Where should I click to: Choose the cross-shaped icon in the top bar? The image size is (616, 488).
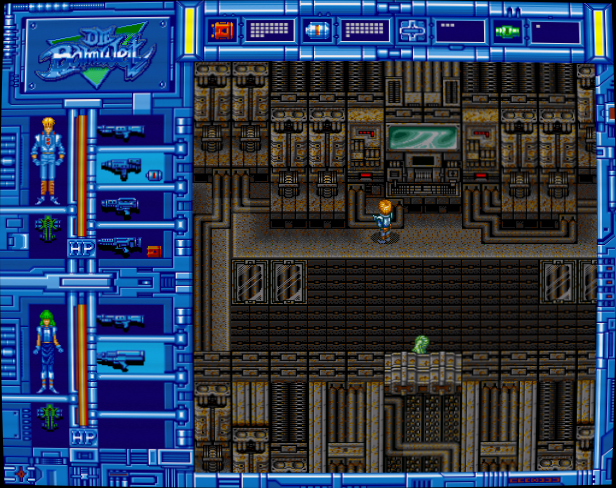(x=411, y=30)
